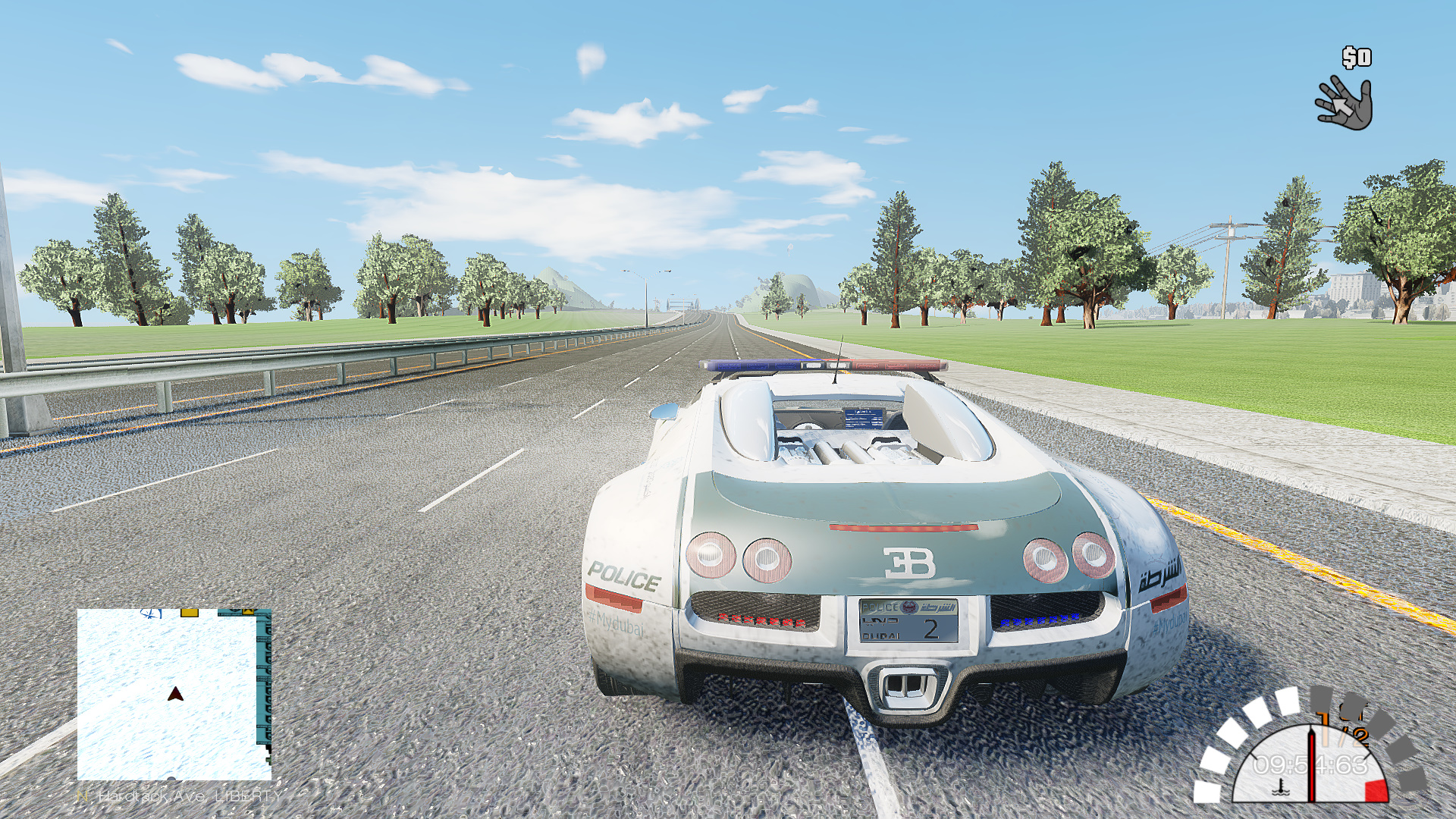This screenshot has height=819, width=1456.
Task: Click the minimap in the corner
Action: (174, 694)
